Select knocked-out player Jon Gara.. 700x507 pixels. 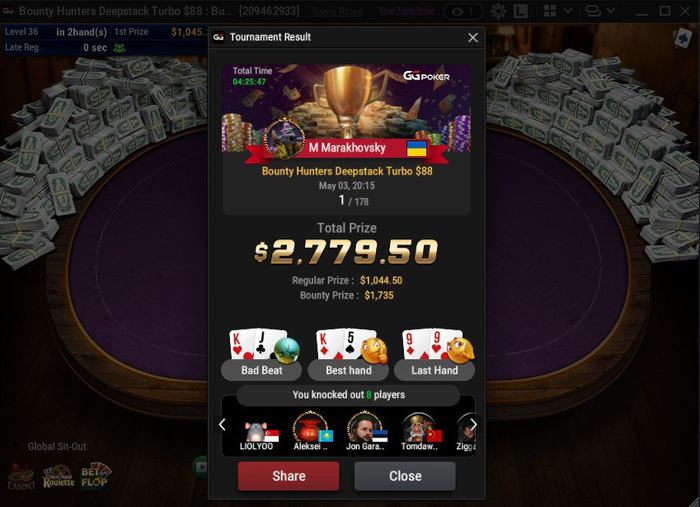364,431
